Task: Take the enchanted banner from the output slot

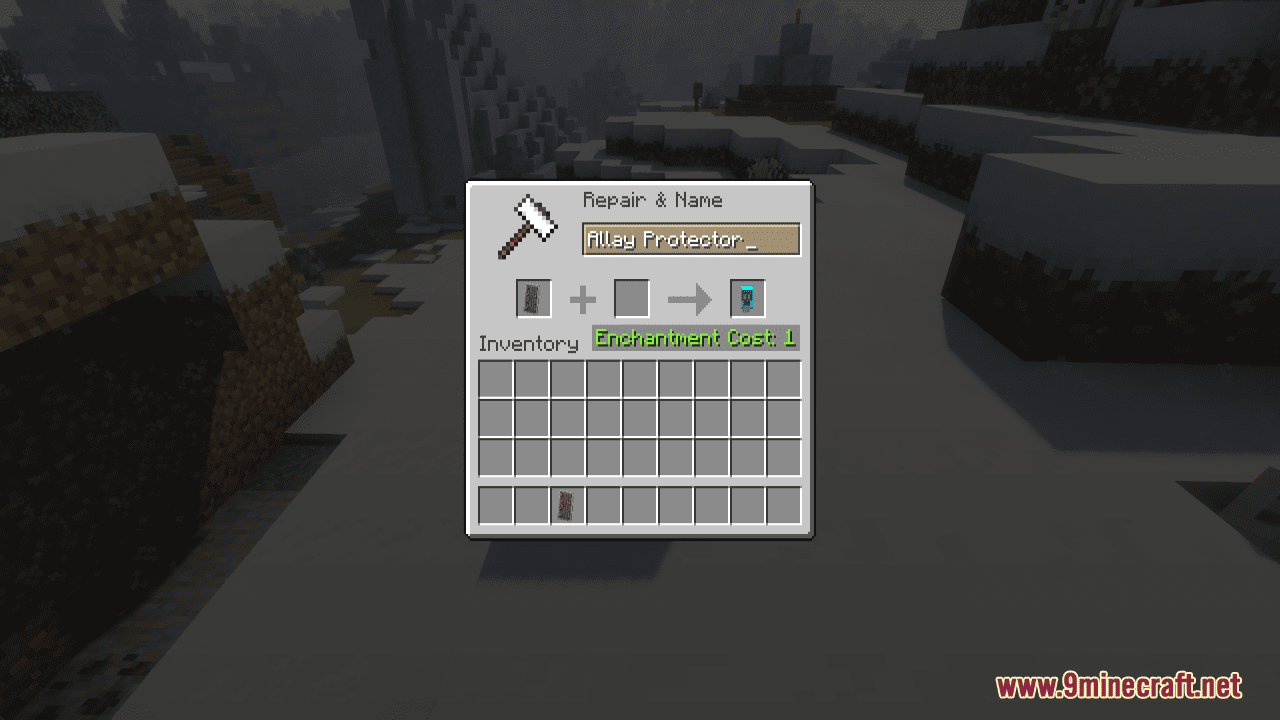Action: 747,298
